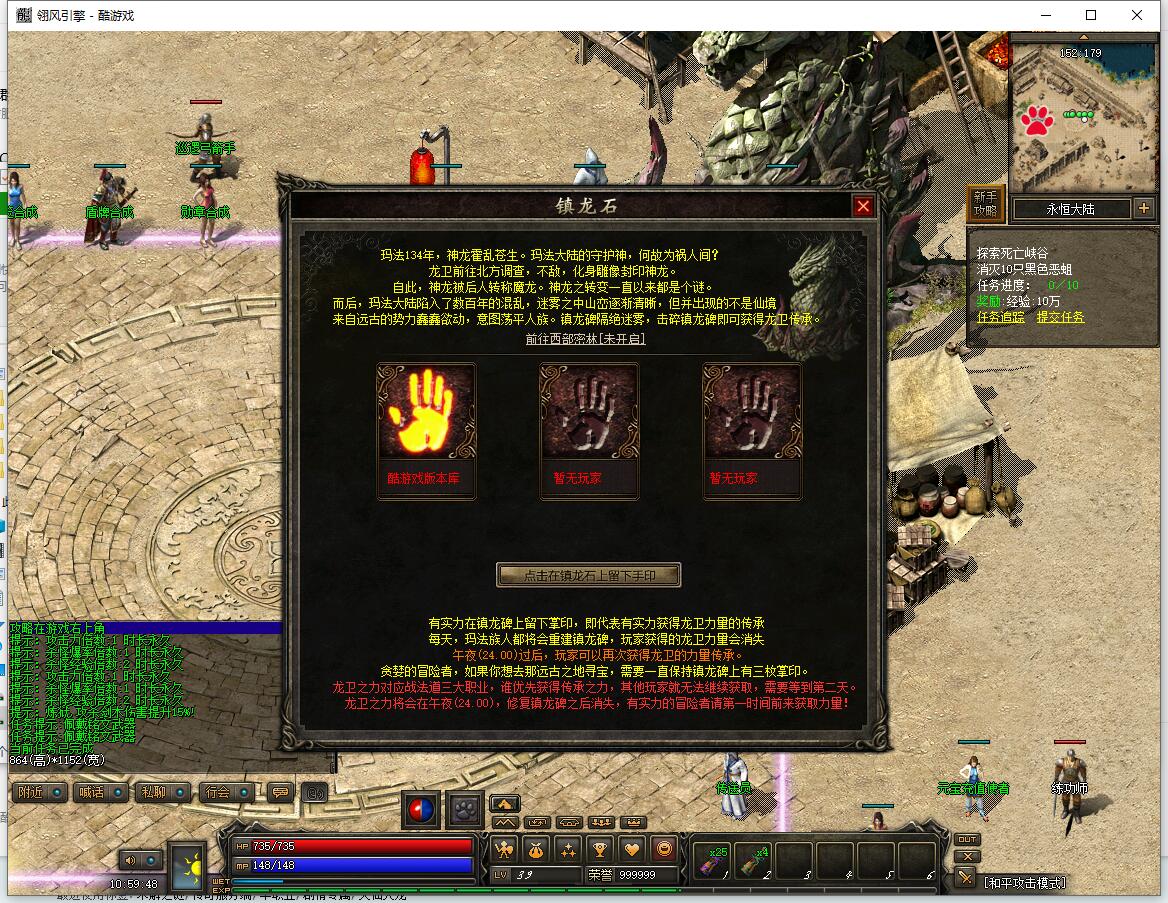Image resolution: width=1168 pixels, height=903 pixels.
Task: Open the trophy ranking icon
Action: 600,849
